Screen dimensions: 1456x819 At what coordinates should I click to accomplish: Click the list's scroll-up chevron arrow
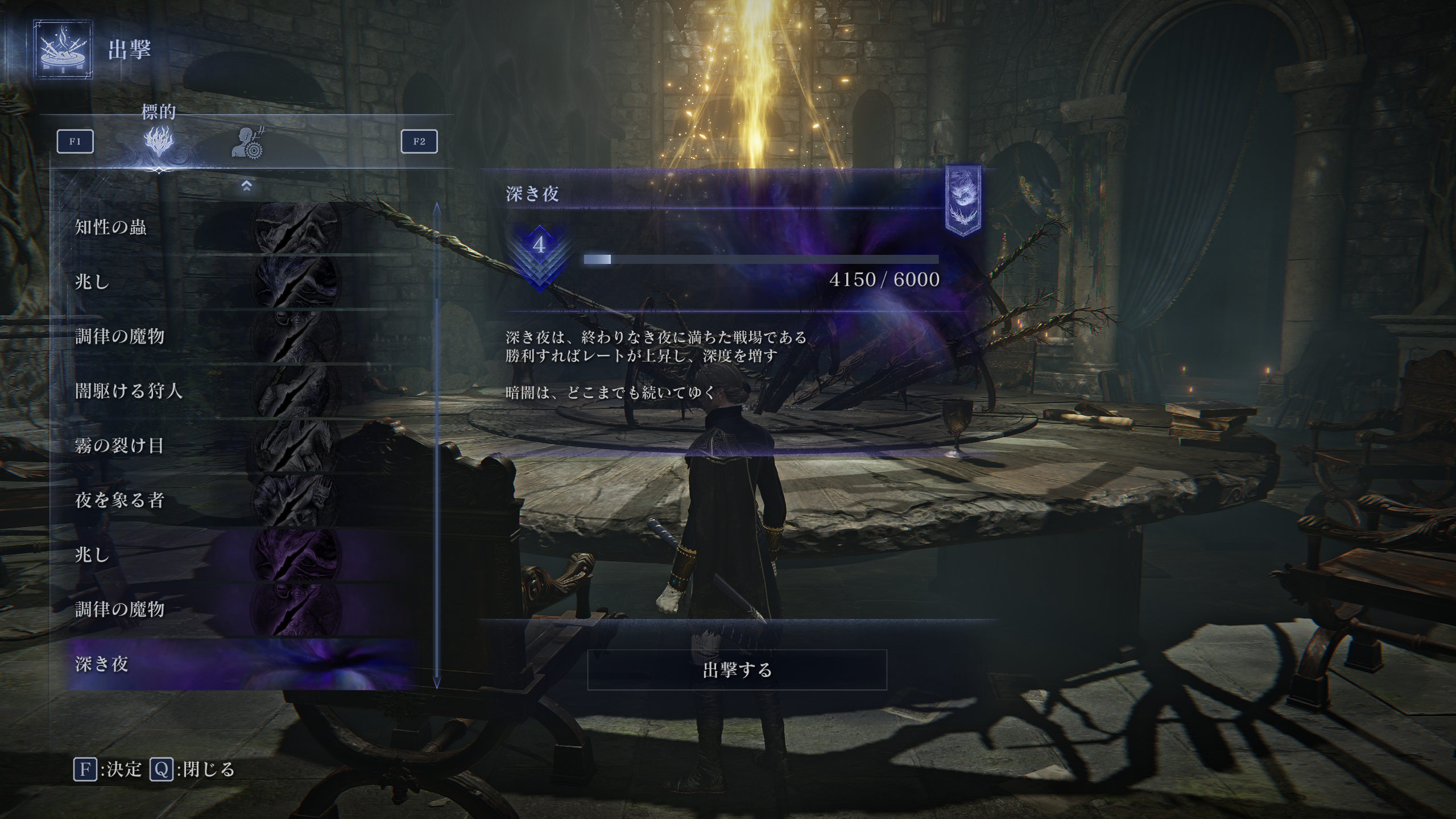click(x=246, y=185)
